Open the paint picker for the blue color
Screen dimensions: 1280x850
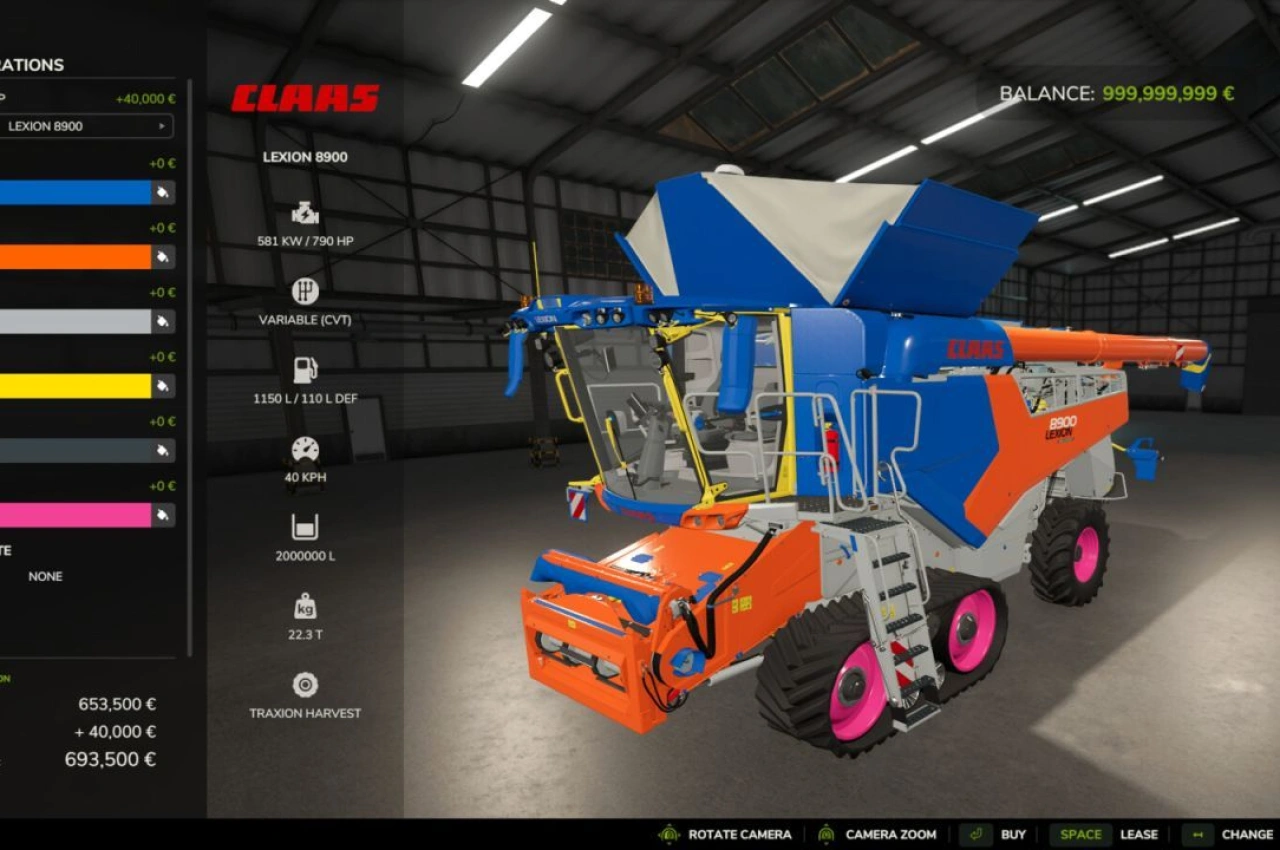click(x=162, y=192)
